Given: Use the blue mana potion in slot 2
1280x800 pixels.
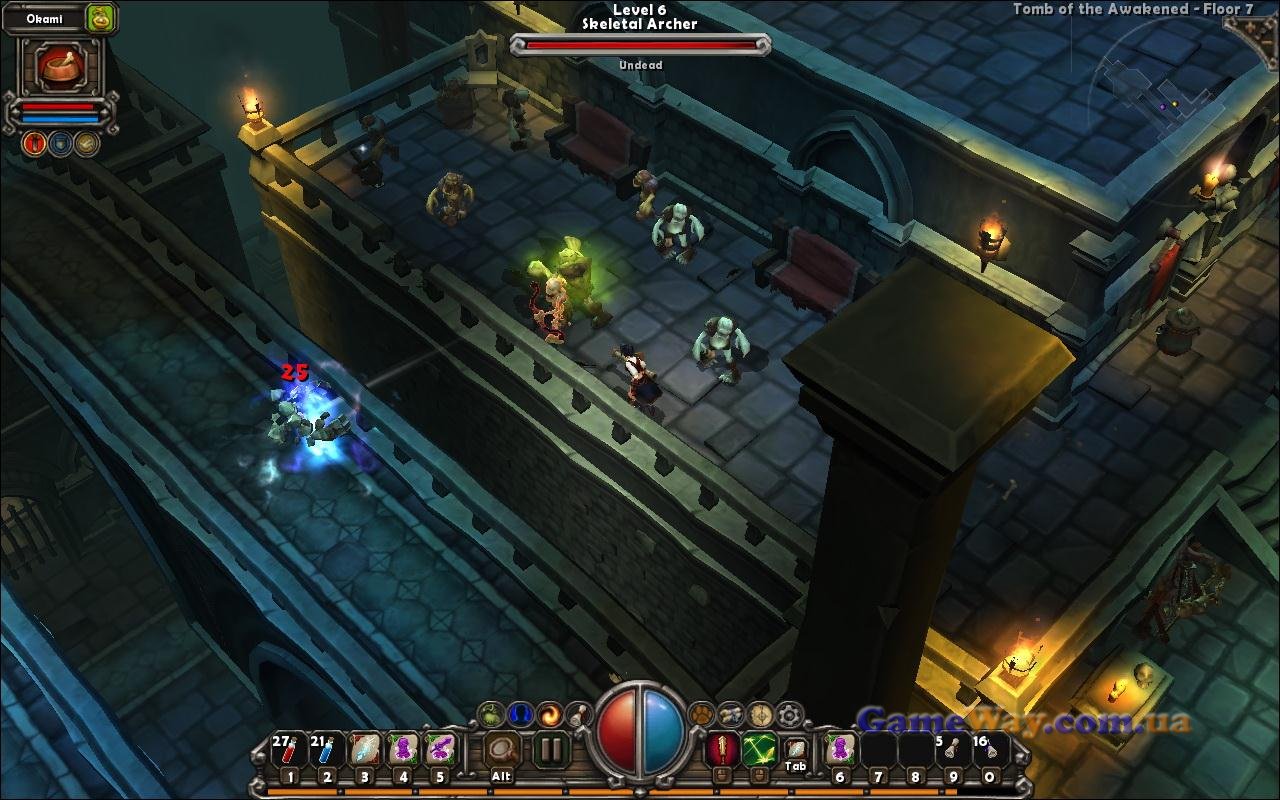Looking at the screenshot, I should (326, 750).
